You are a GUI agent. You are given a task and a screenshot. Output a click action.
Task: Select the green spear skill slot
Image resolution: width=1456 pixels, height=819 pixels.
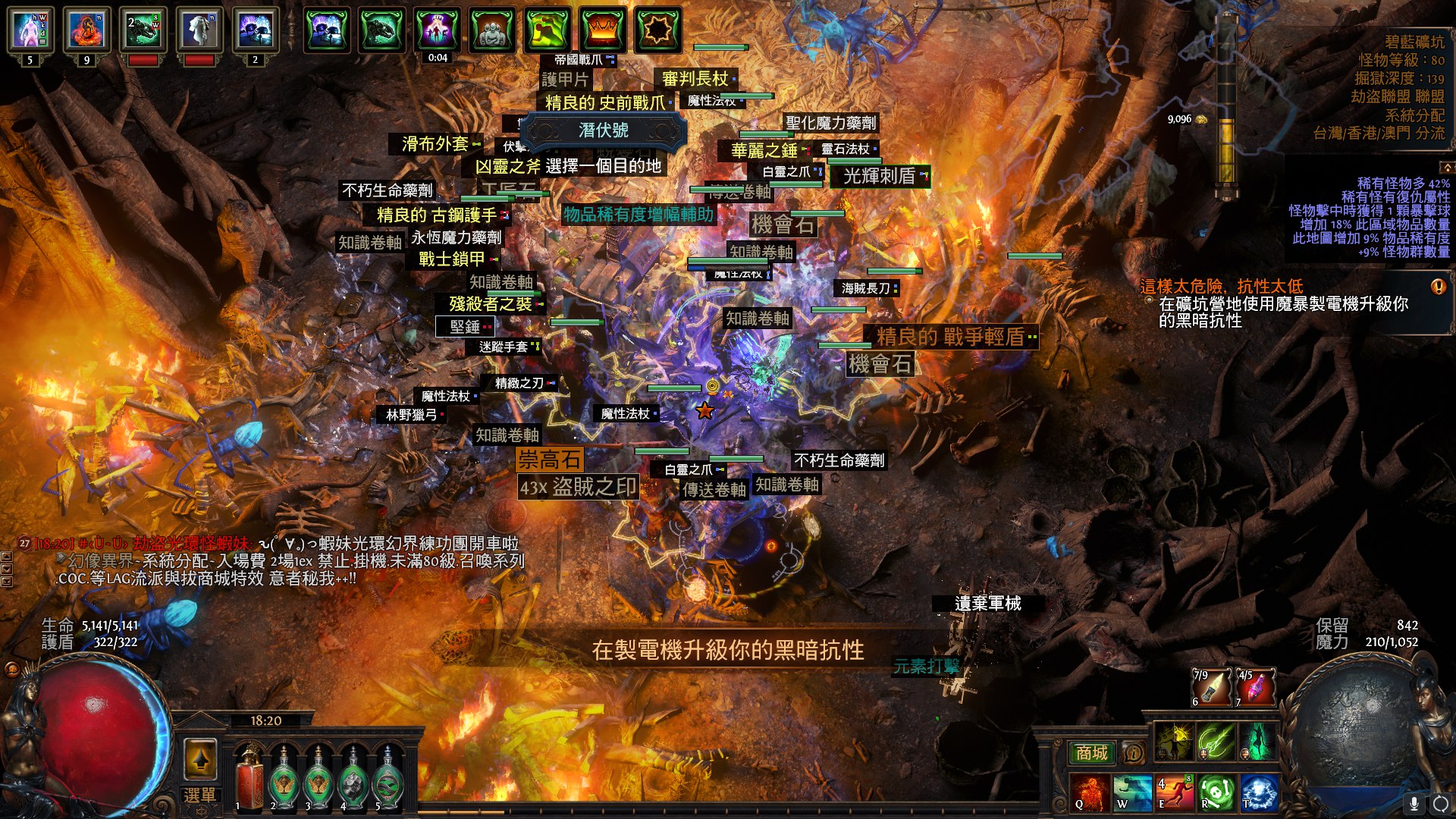click(1216, 741)
